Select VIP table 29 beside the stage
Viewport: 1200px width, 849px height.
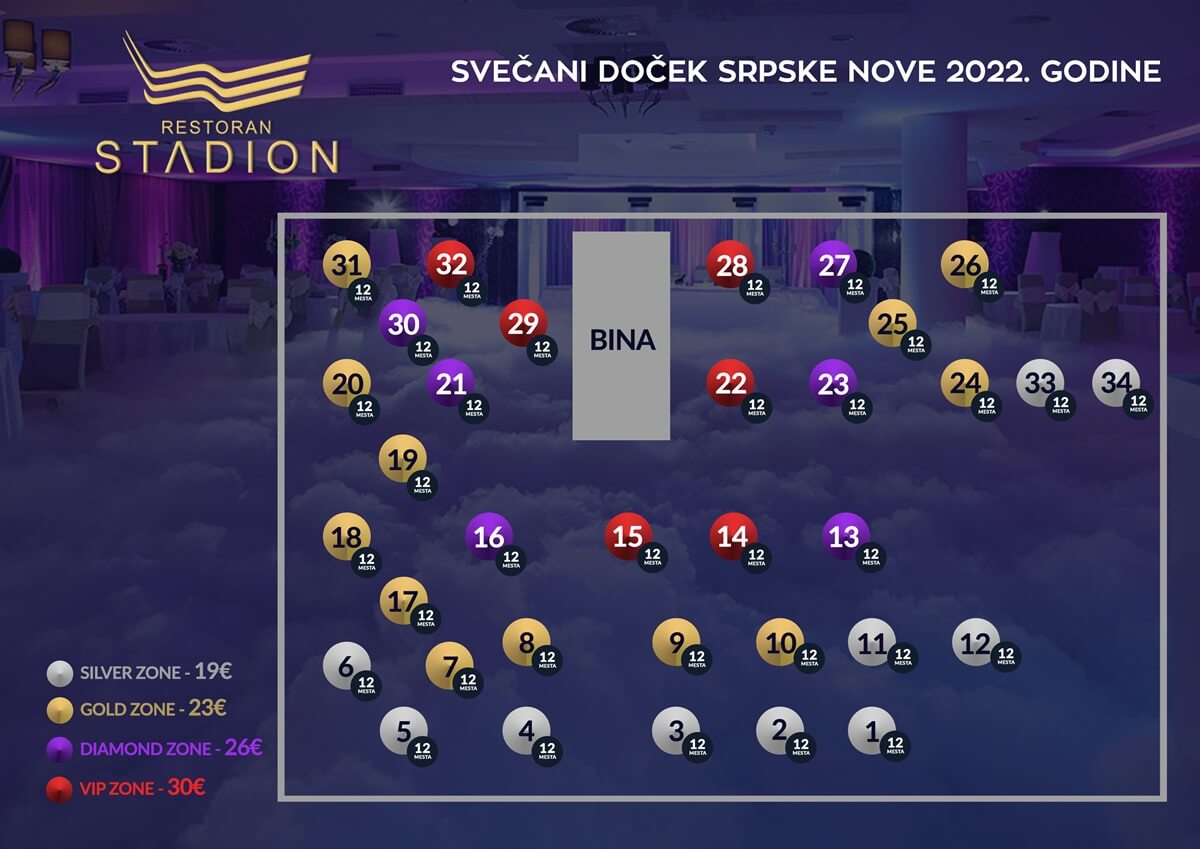[523, 323]
